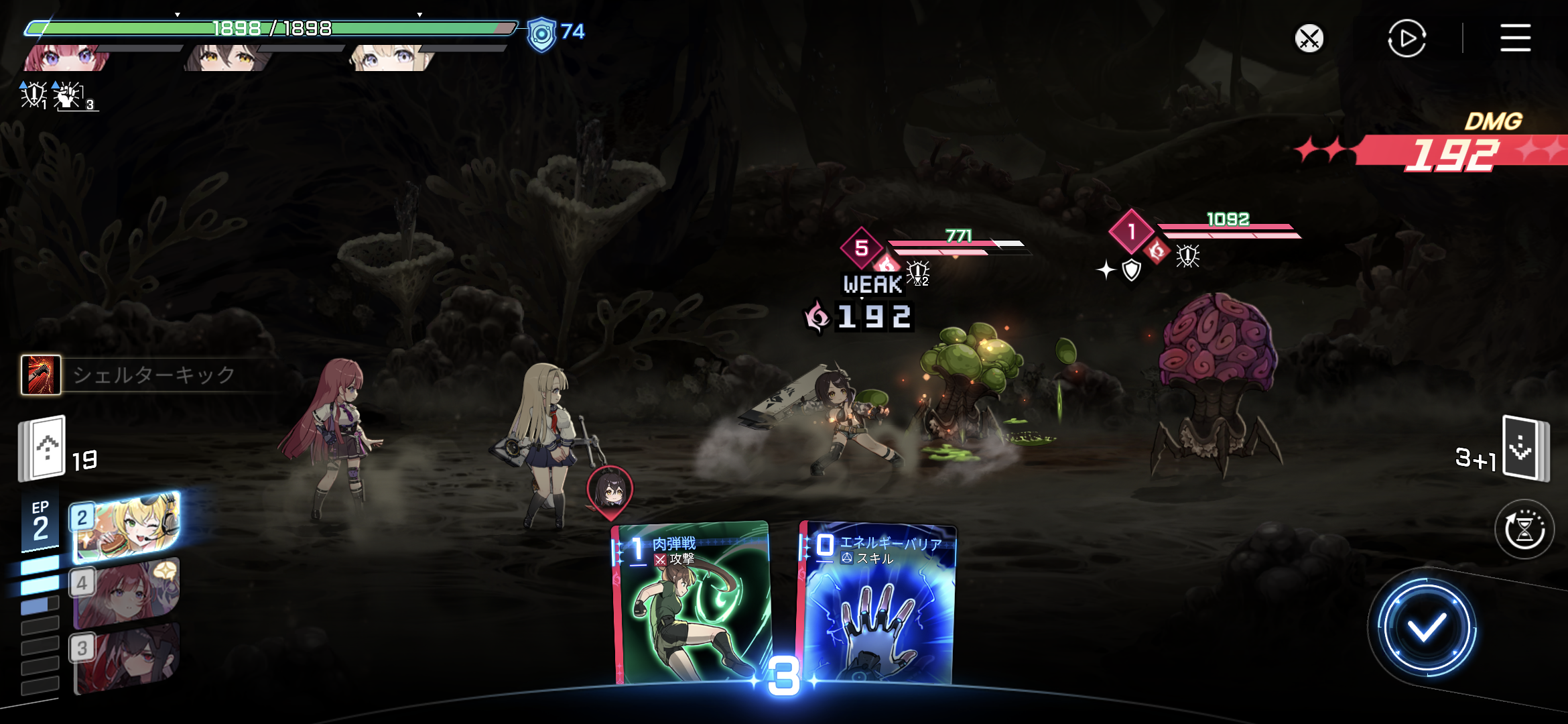Inspect the blue shield icon showing 74

[x=541, y=34]
